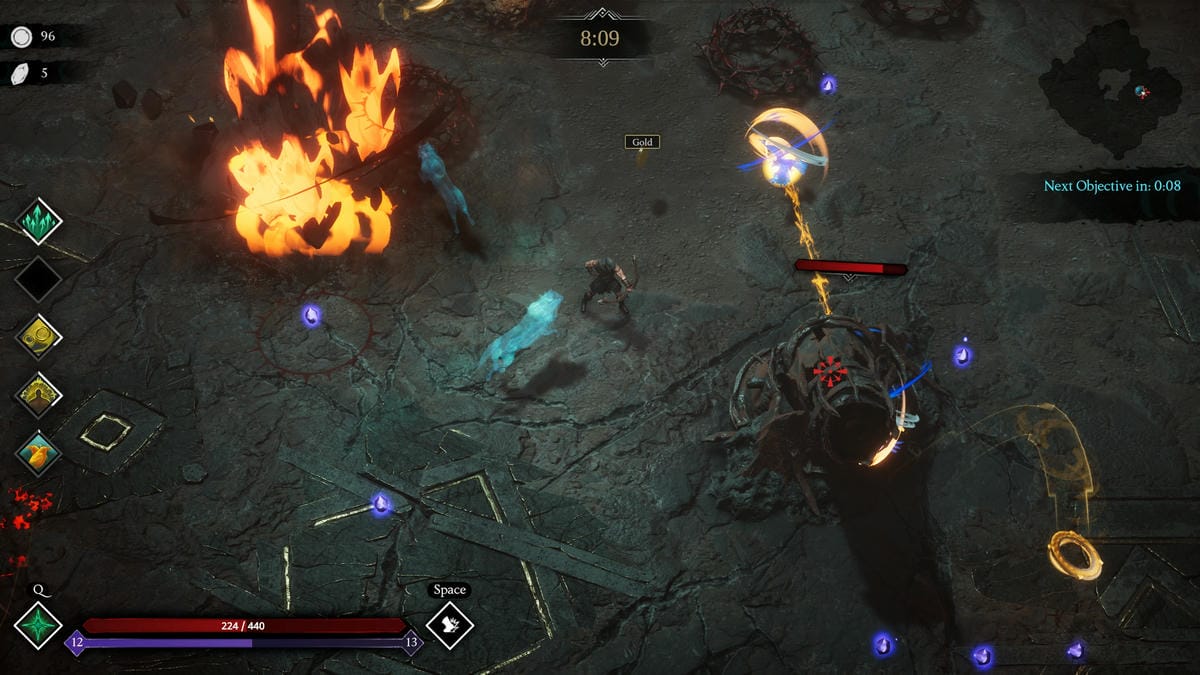Click the yellow swirling circles ability icon
The image size is (1200, 675).
point(39,337)
